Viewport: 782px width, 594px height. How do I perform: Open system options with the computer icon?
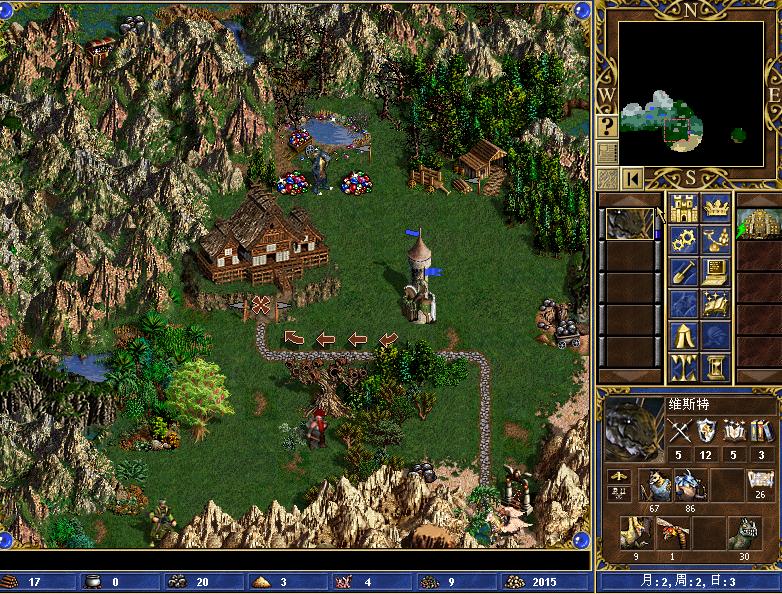coord(716,271)
